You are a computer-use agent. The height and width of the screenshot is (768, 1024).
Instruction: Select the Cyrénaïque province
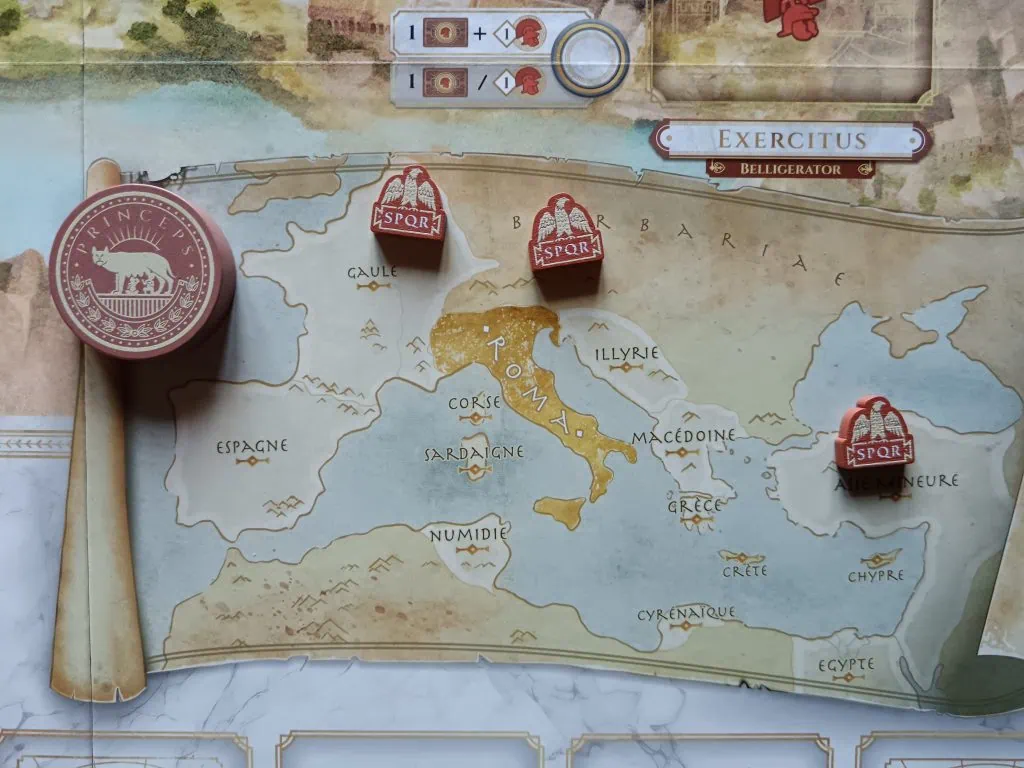tap(686, 614)
